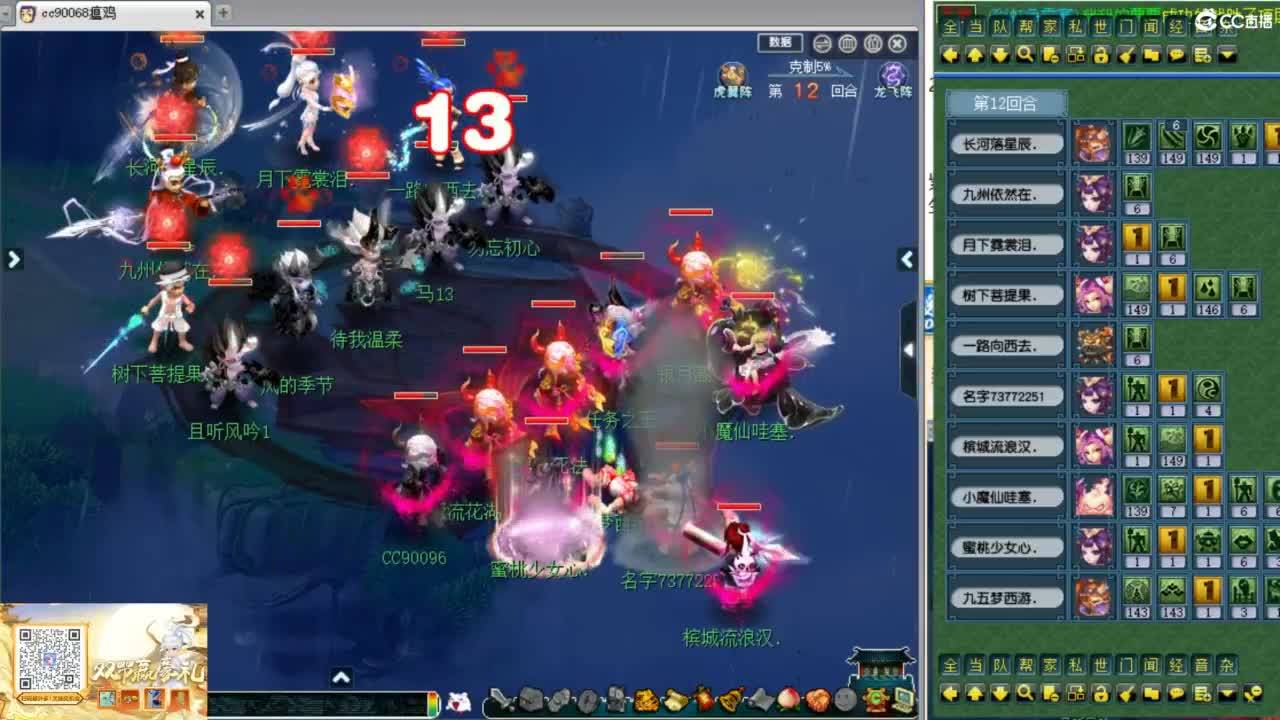1280x720 pixels.
Task: Click the chat bubble icon in the chat toolbar
Action: pos(1178,54)
